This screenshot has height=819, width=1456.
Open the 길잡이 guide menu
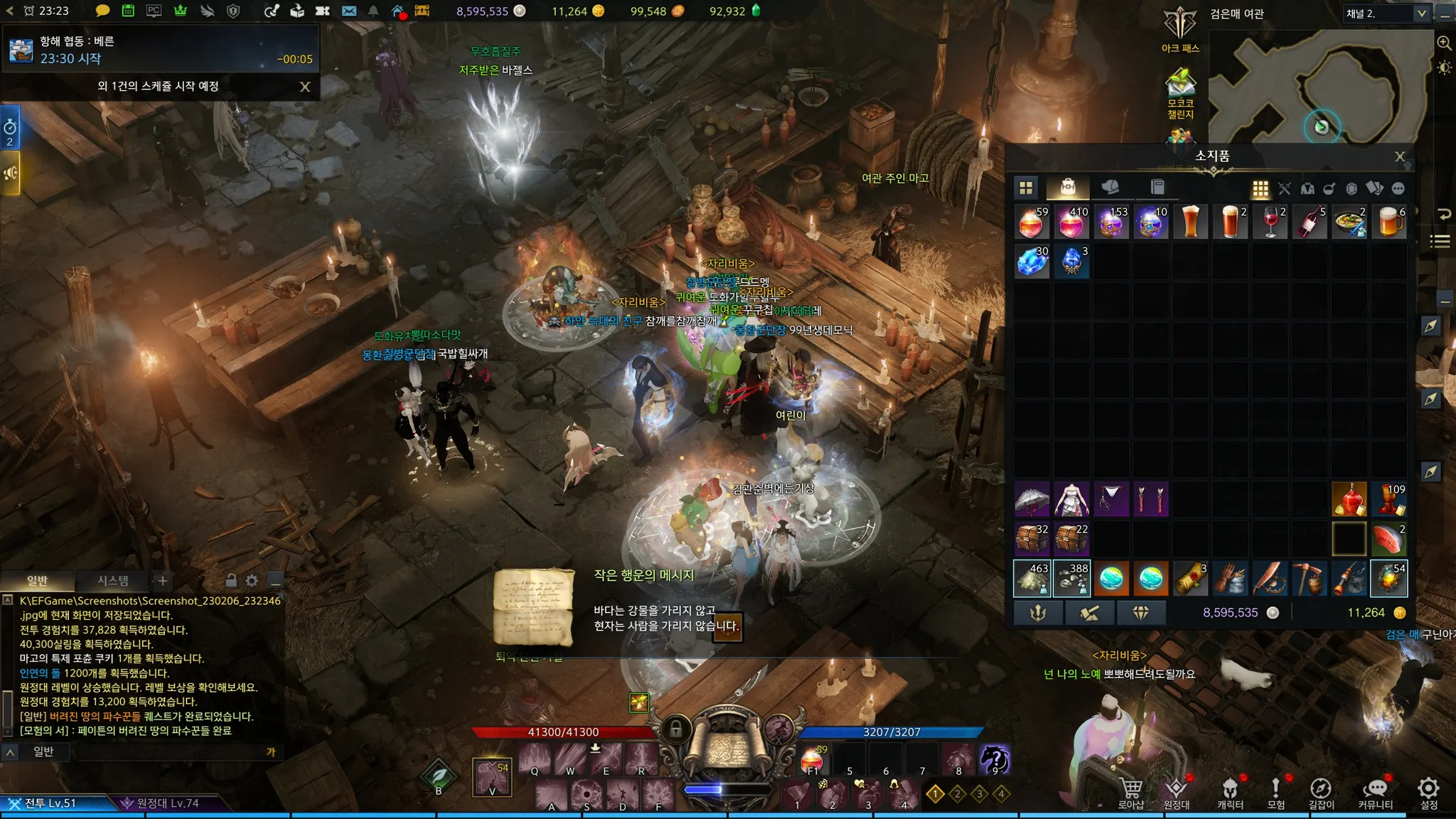1321,791
